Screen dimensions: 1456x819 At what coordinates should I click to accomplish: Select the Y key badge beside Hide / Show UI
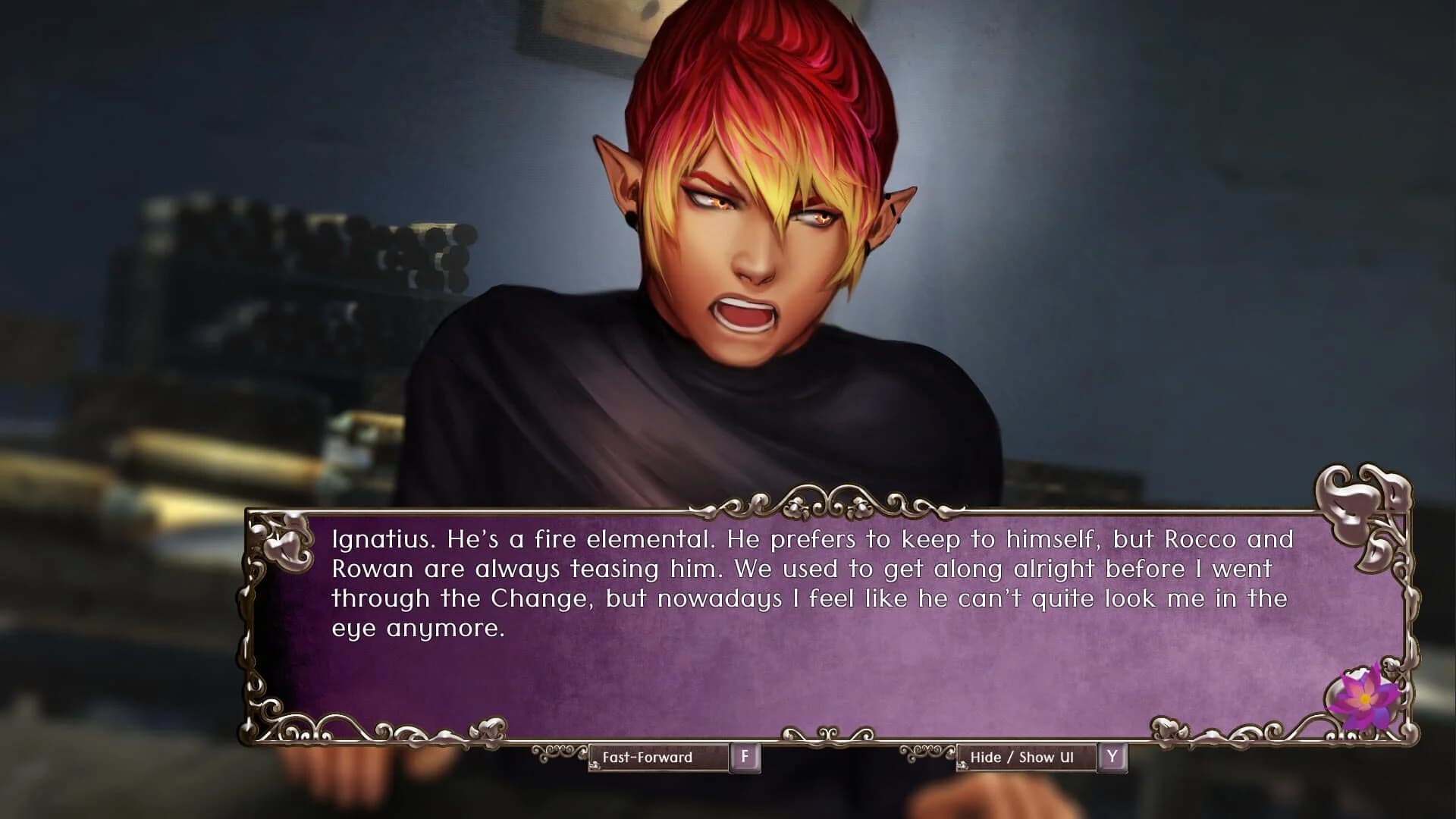1112,756
